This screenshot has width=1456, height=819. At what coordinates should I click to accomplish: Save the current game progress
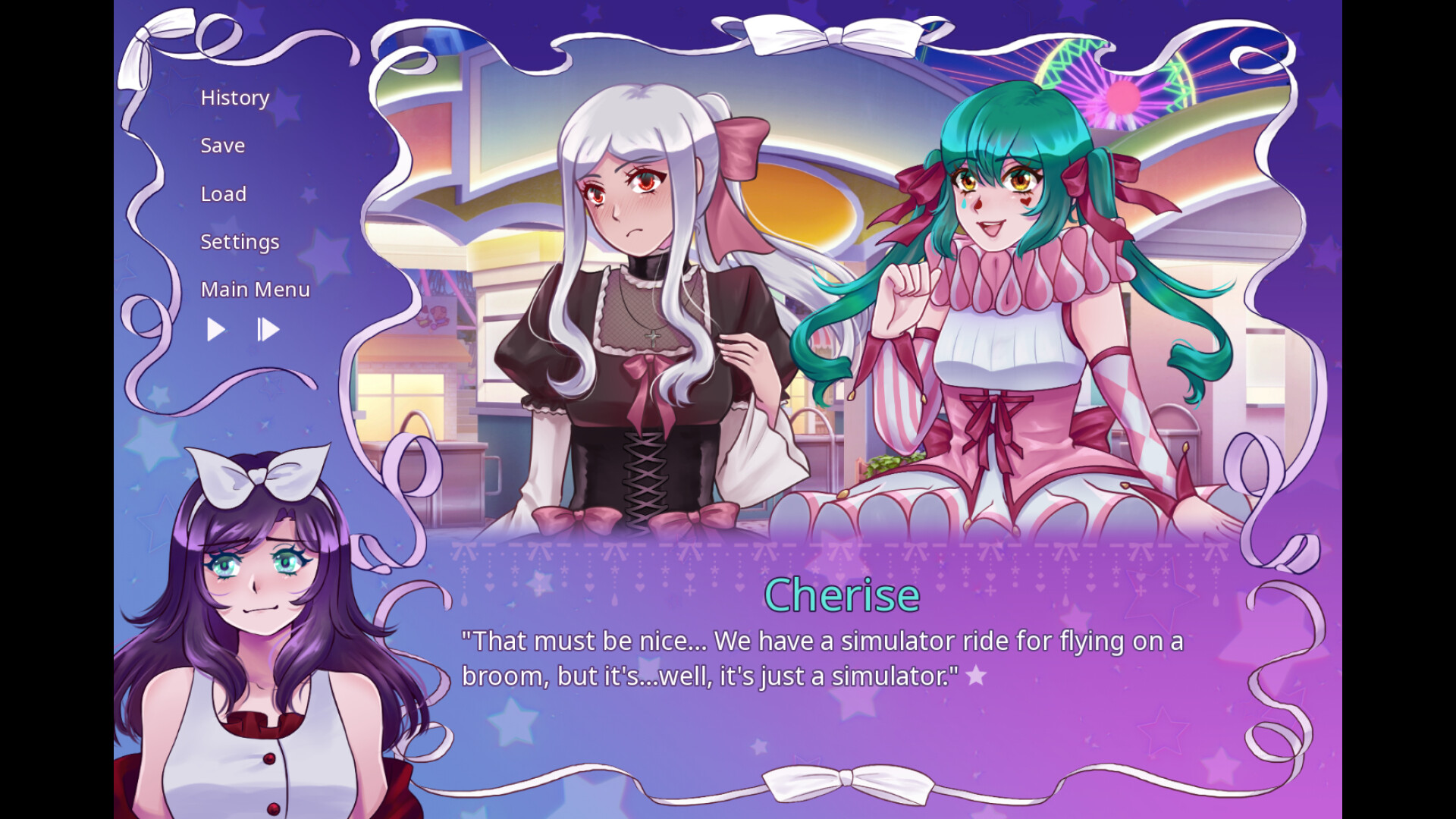(222, 145)
